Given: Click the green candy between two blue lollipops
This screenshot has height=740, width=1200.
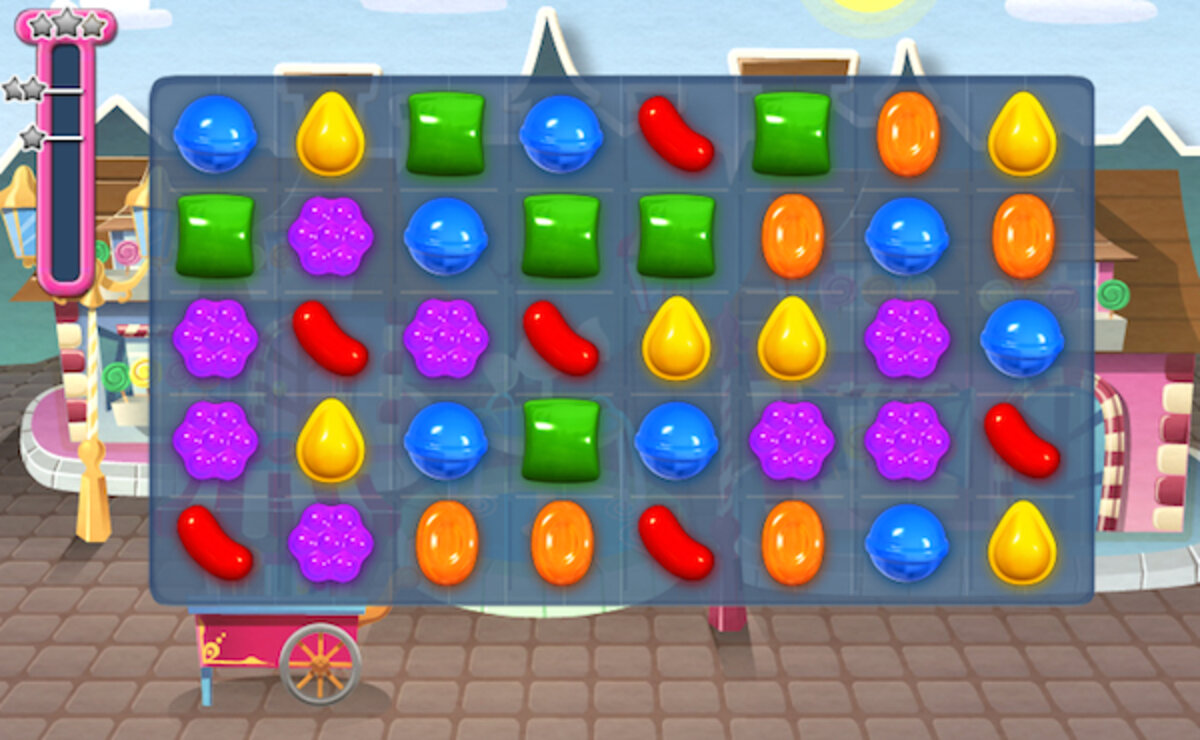Looking at the screenshot, I should click(561, 440).
